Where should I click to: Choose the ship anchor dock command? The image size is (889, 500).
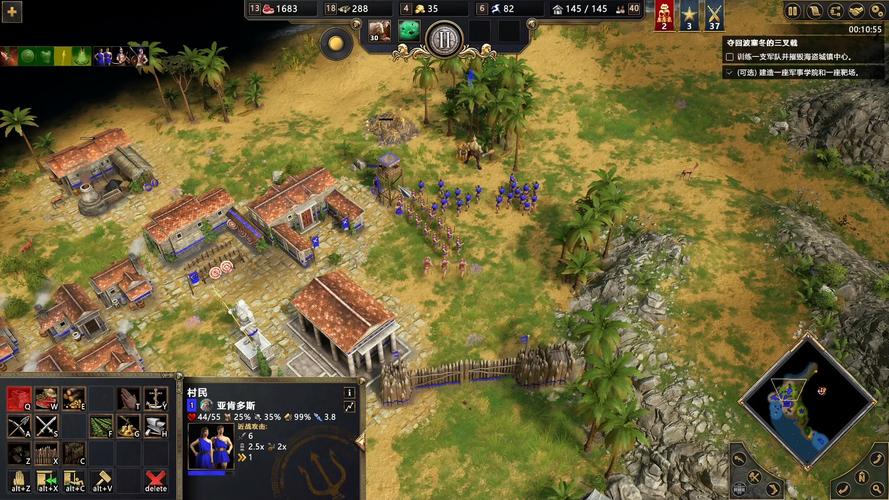(x=155, y=399)
